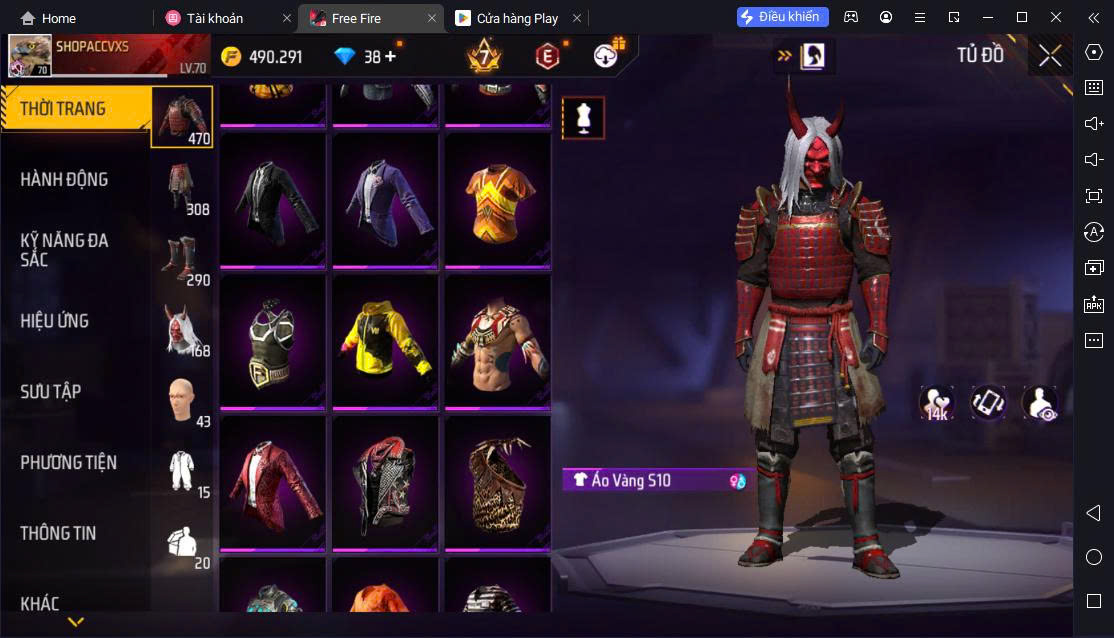This screenshot has height=638, width=1114.
Task: Open the emulator Điều khiển controls
Action: (x=783, y=17)
